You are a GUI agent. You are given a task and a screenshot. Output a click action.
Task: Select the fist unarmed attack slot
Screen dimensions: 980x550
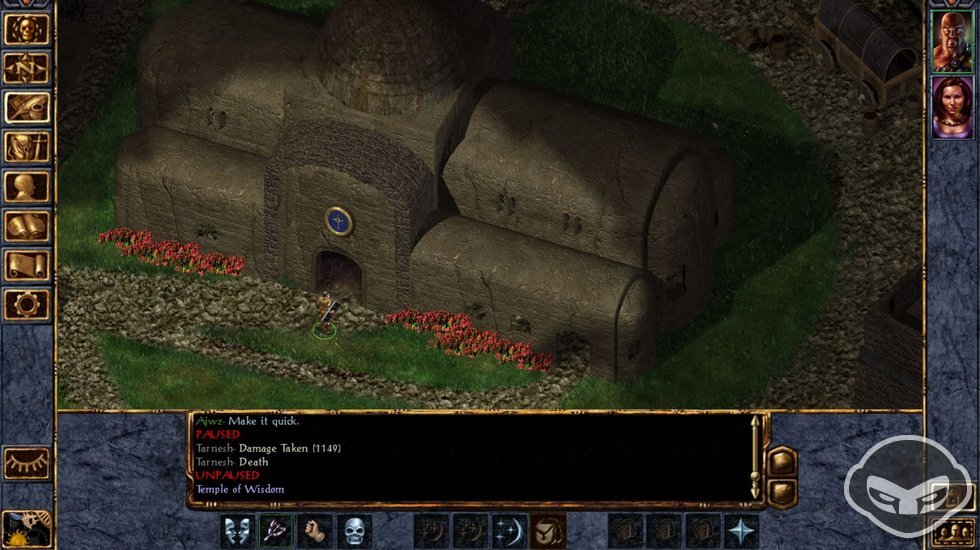click(315, 530)
